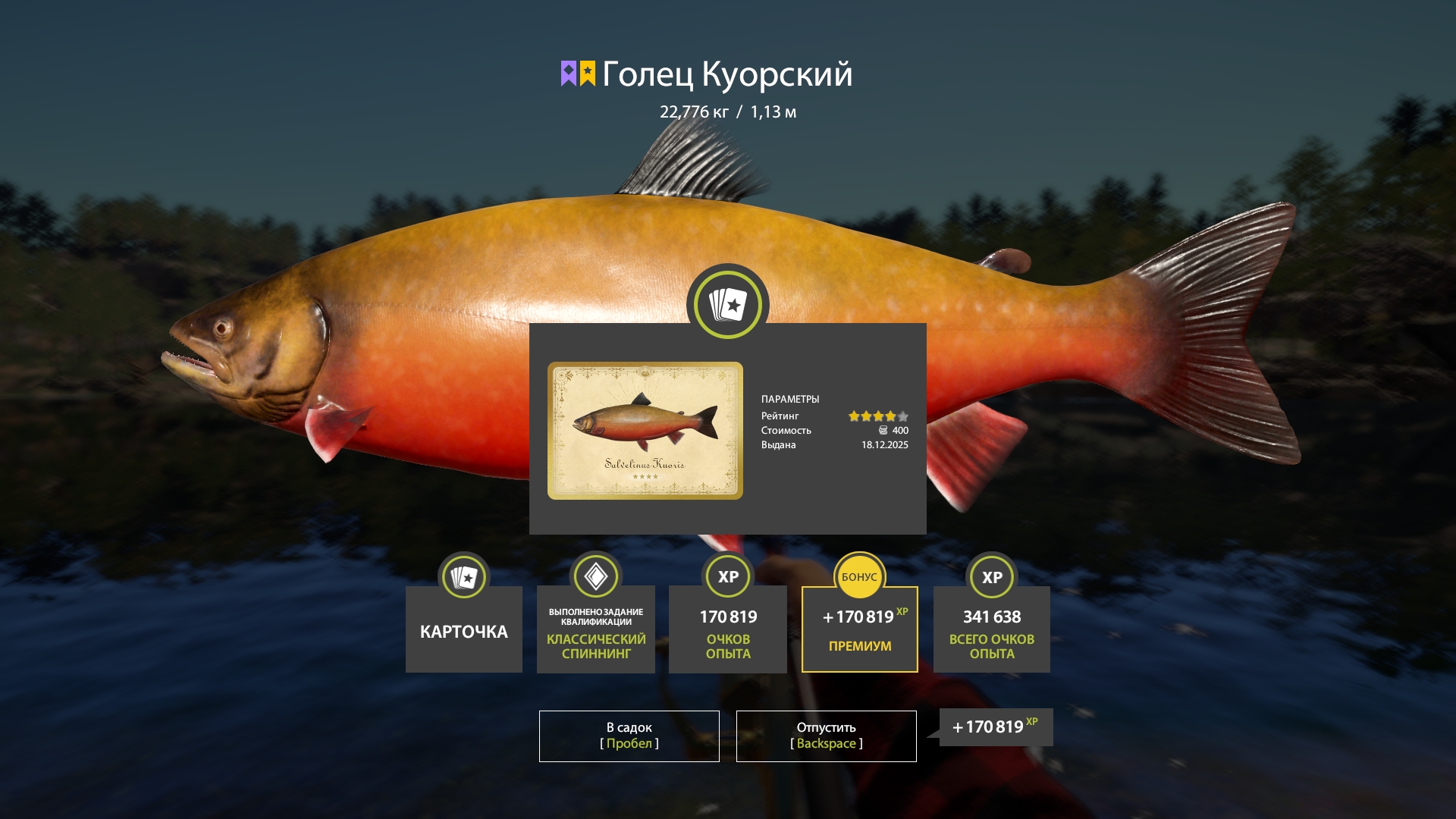Screen dimensions: 1456x819
Task: Click the coin icon next to Стоимость 400
Action: 882,430
